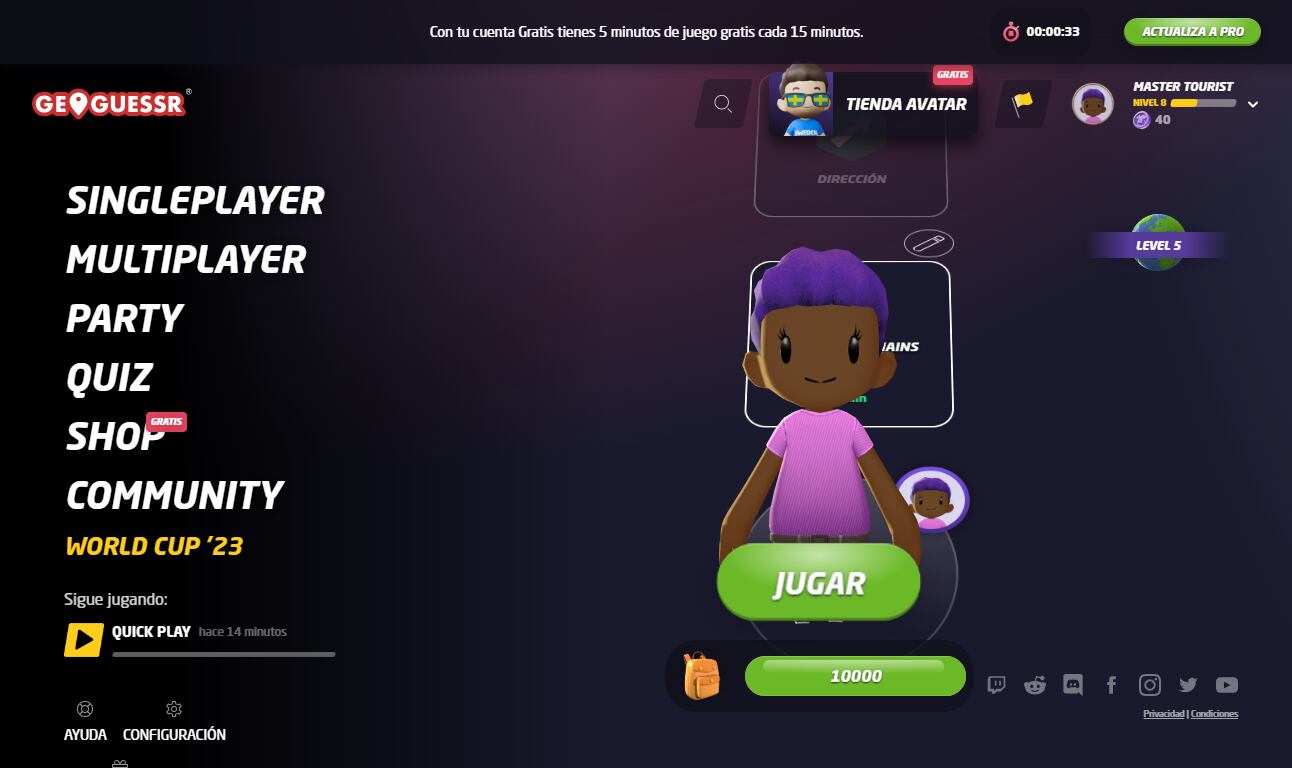Go to the Shop menu
1292x768 pixels.
coord(115,437)
